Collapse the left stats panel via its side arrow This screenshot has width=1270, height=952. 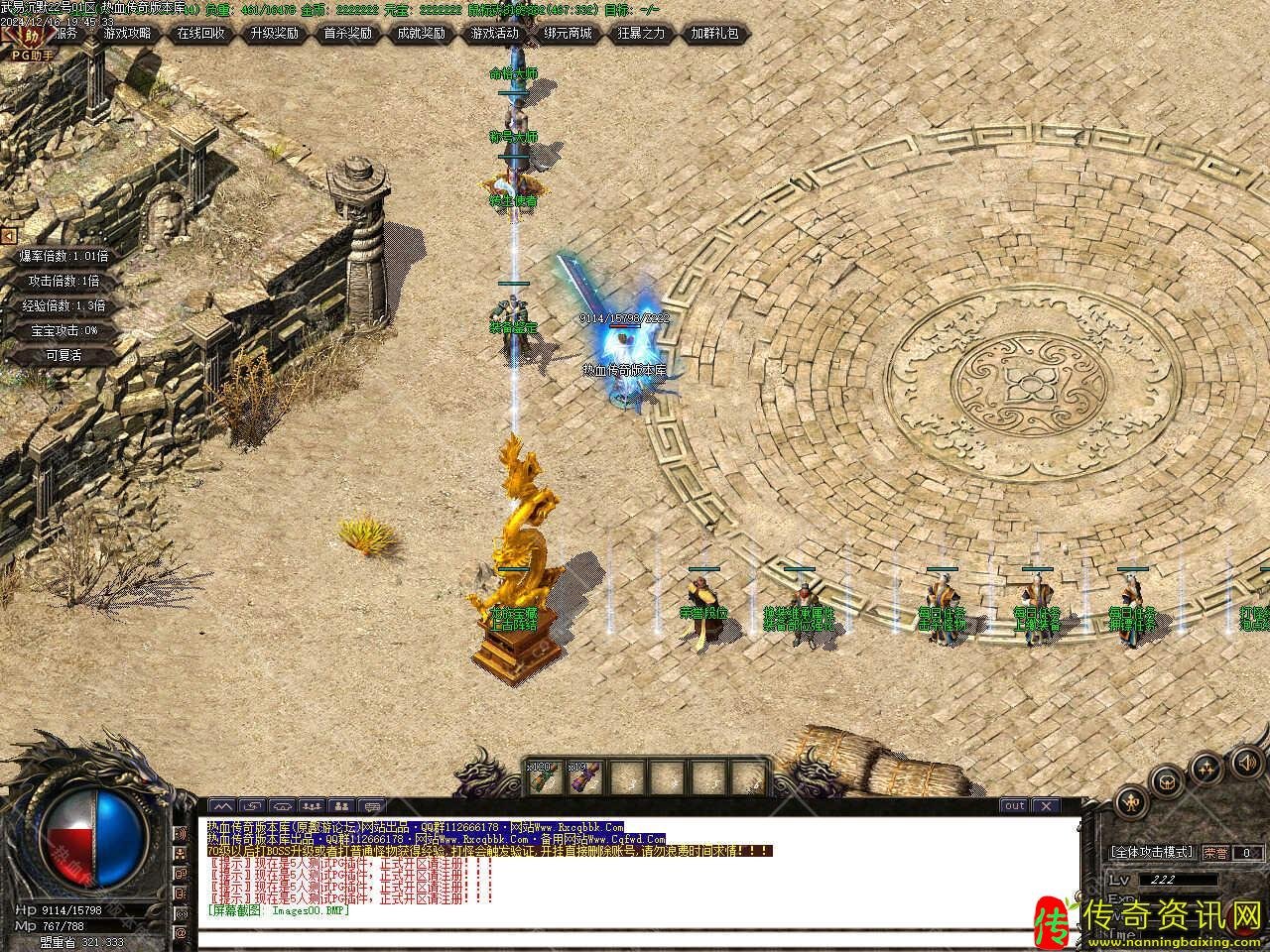coord(8,235)
